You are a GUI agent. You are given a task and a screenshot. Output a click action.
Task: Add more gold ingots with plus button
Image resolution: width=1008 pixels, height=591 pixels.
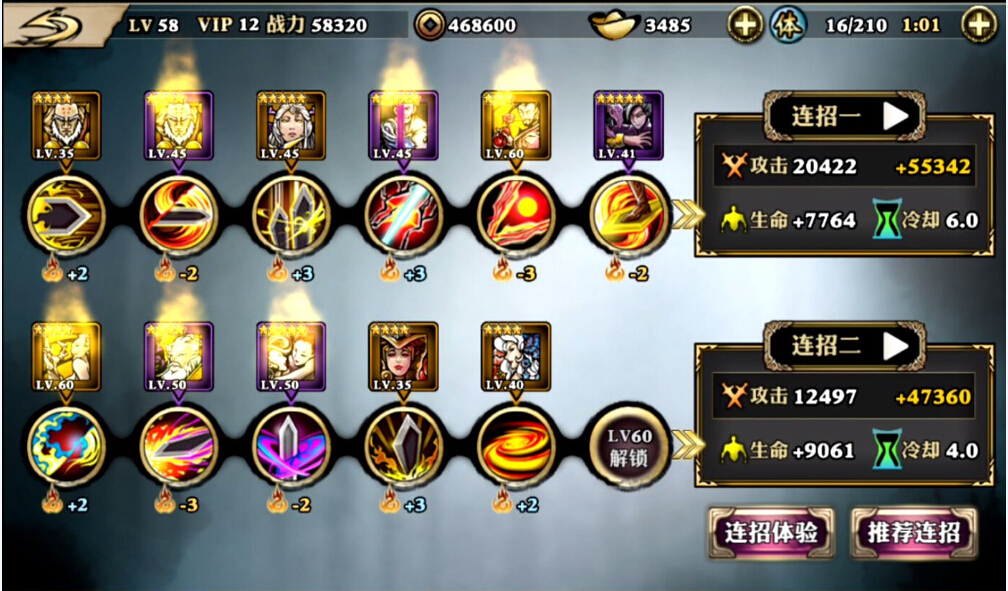(x=744, y=25)
